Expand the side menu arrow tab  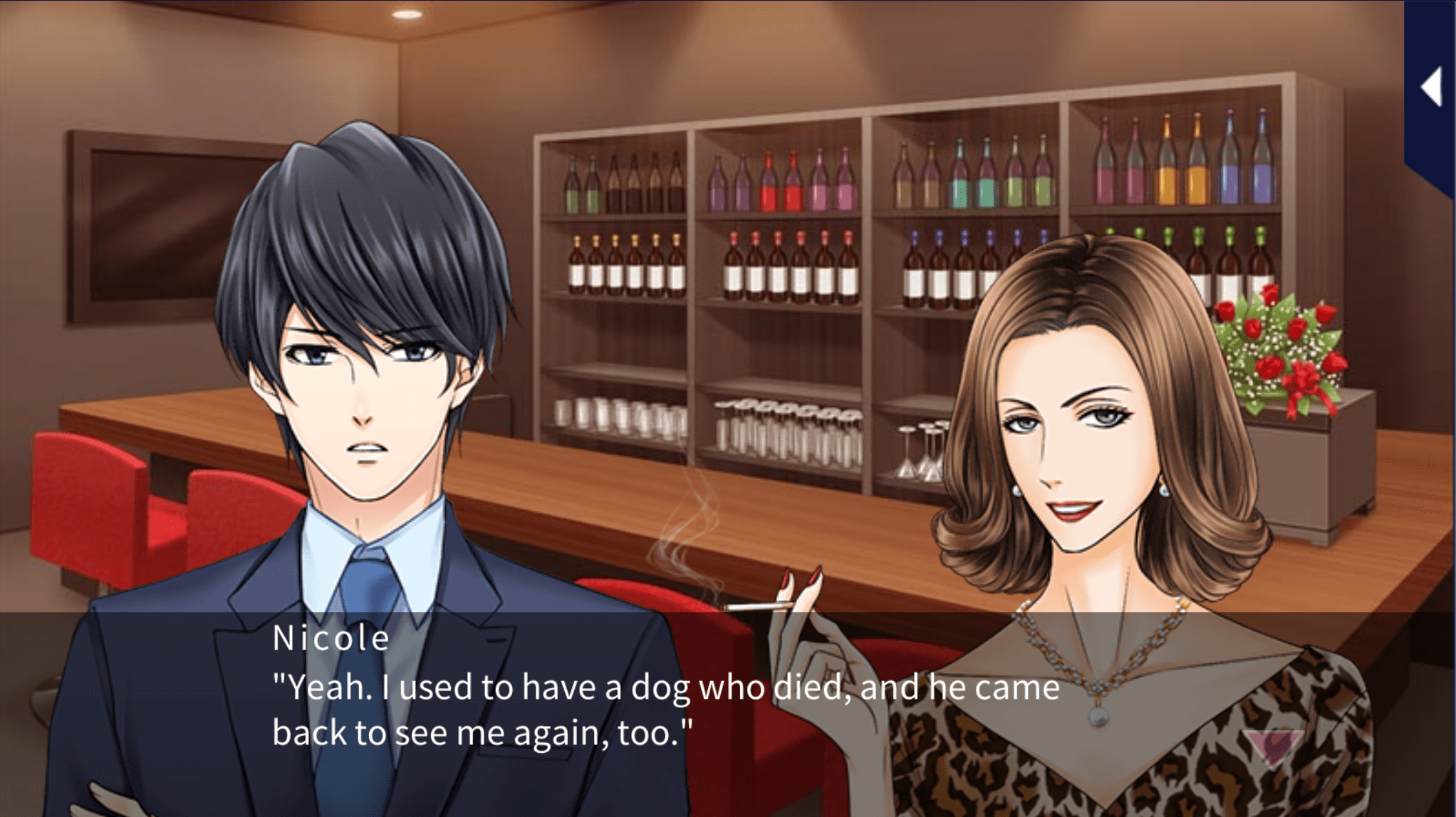[x=1432, y=88]
